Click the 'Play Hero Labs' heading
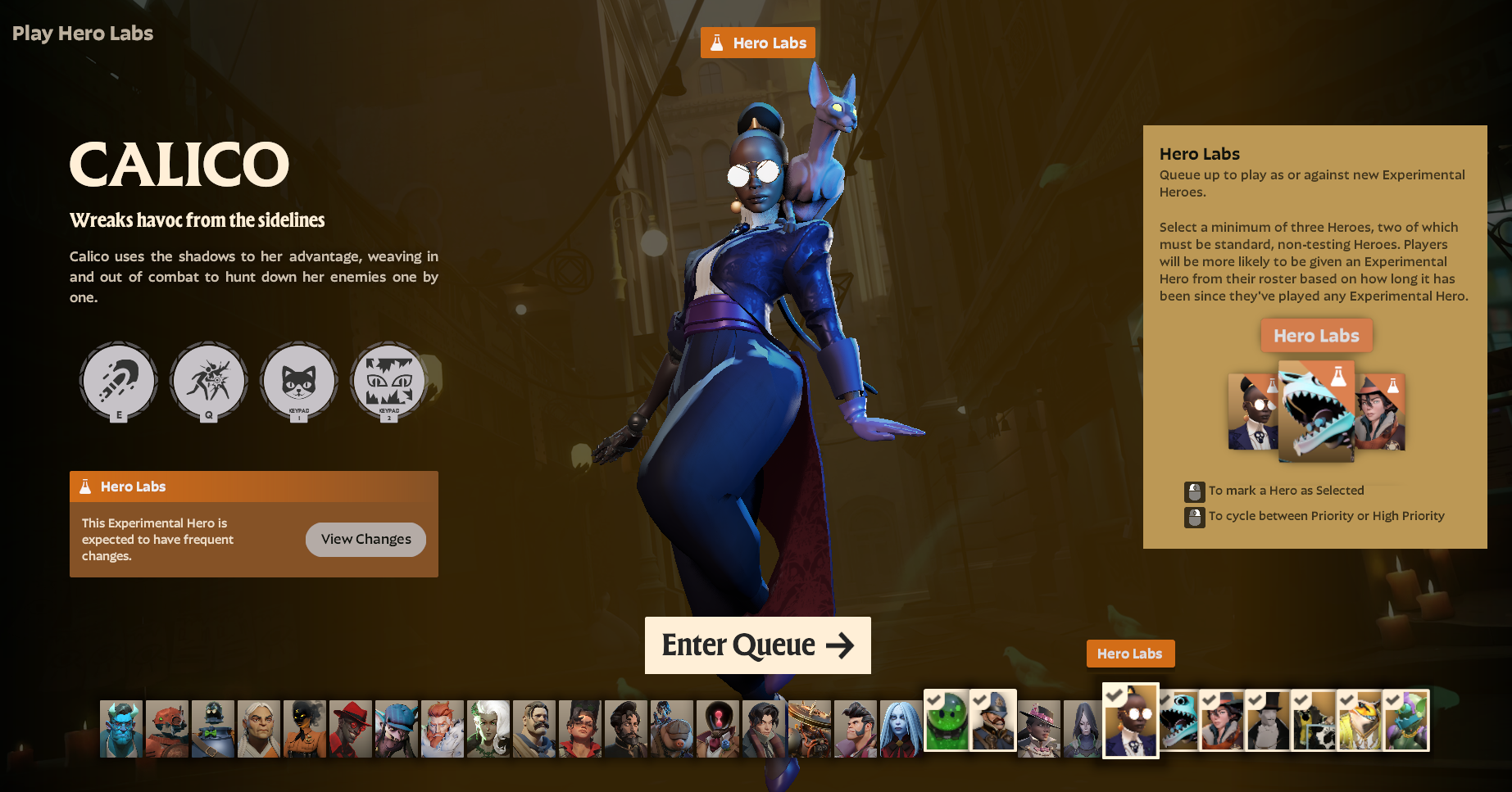This screenshot has width=1512, height=792. (82, 34)
